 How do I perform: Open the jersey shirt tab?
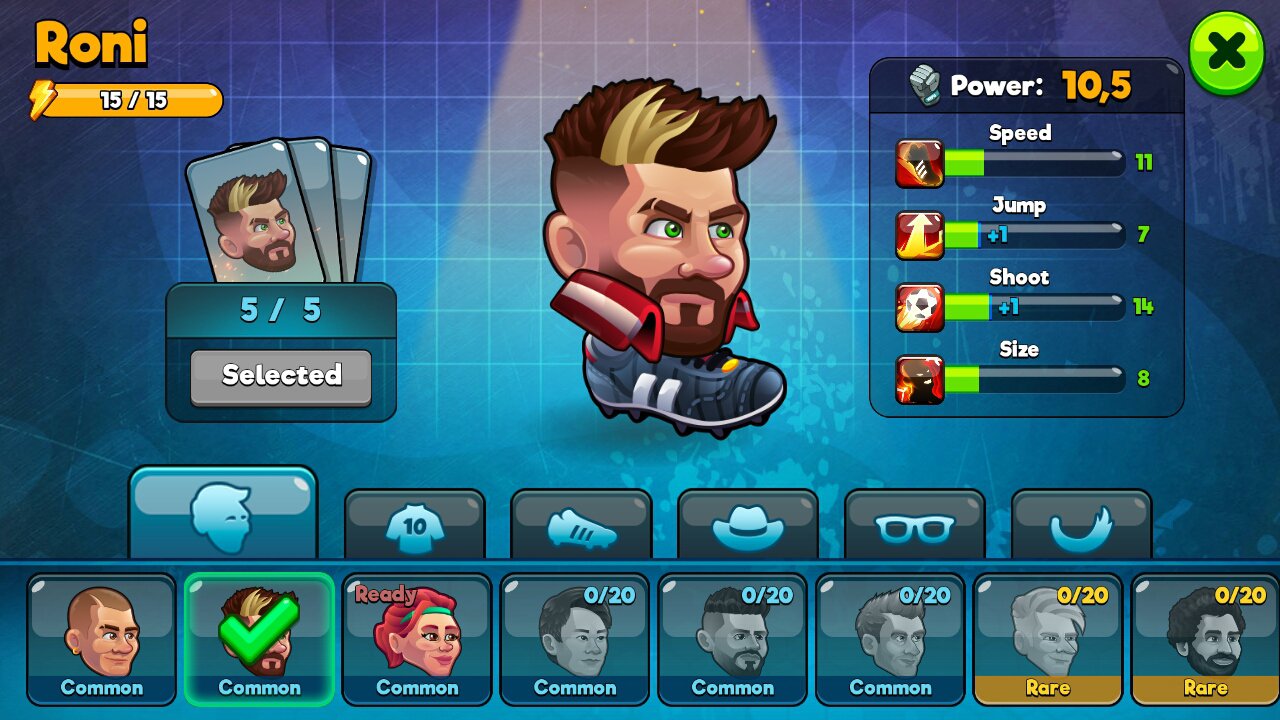coord(414,524)
